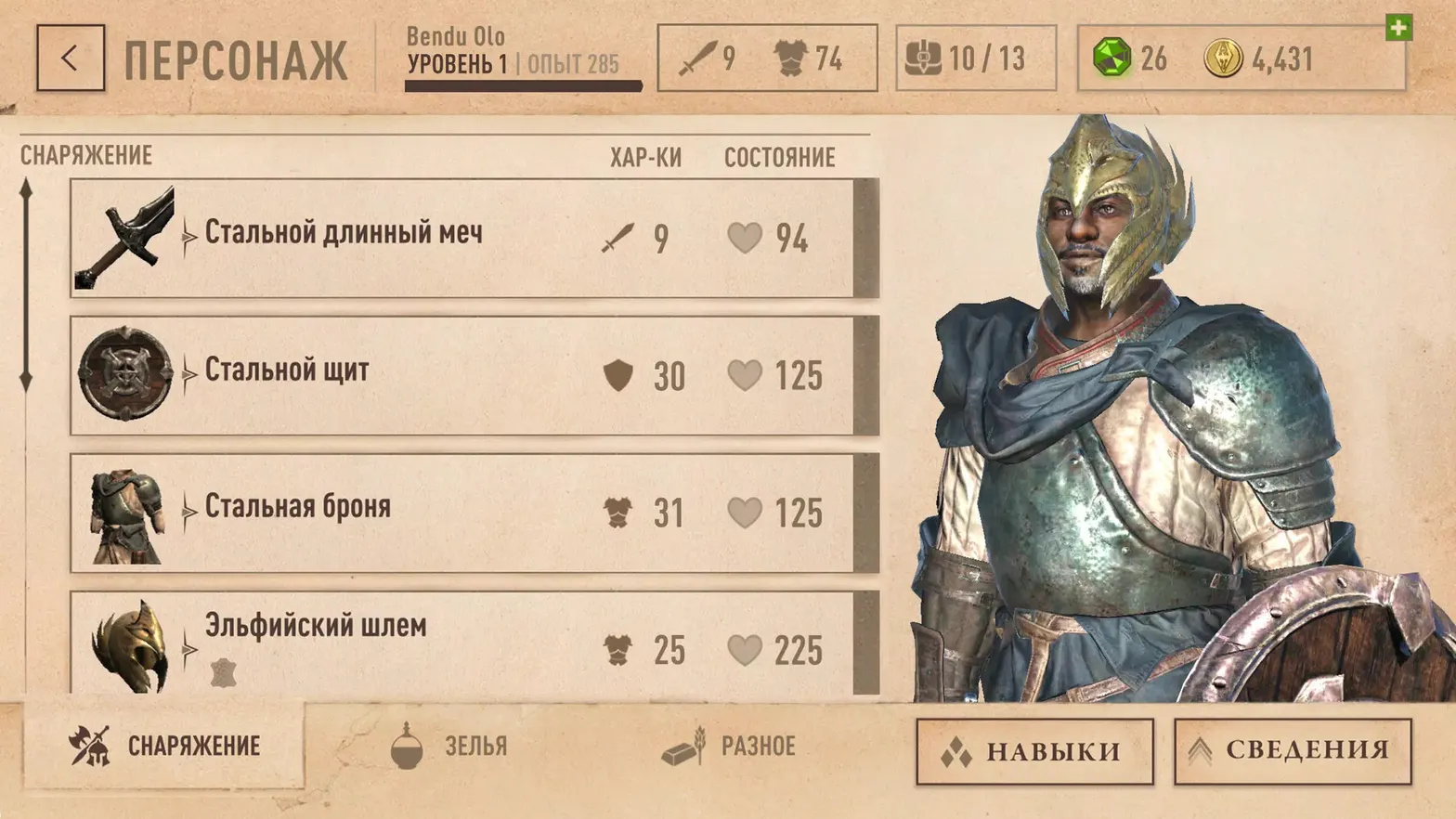Screen dimensions: 1456x819
Task: Open the СВЕДЕНИЯ details panel
Action: tap(1290, 751)
